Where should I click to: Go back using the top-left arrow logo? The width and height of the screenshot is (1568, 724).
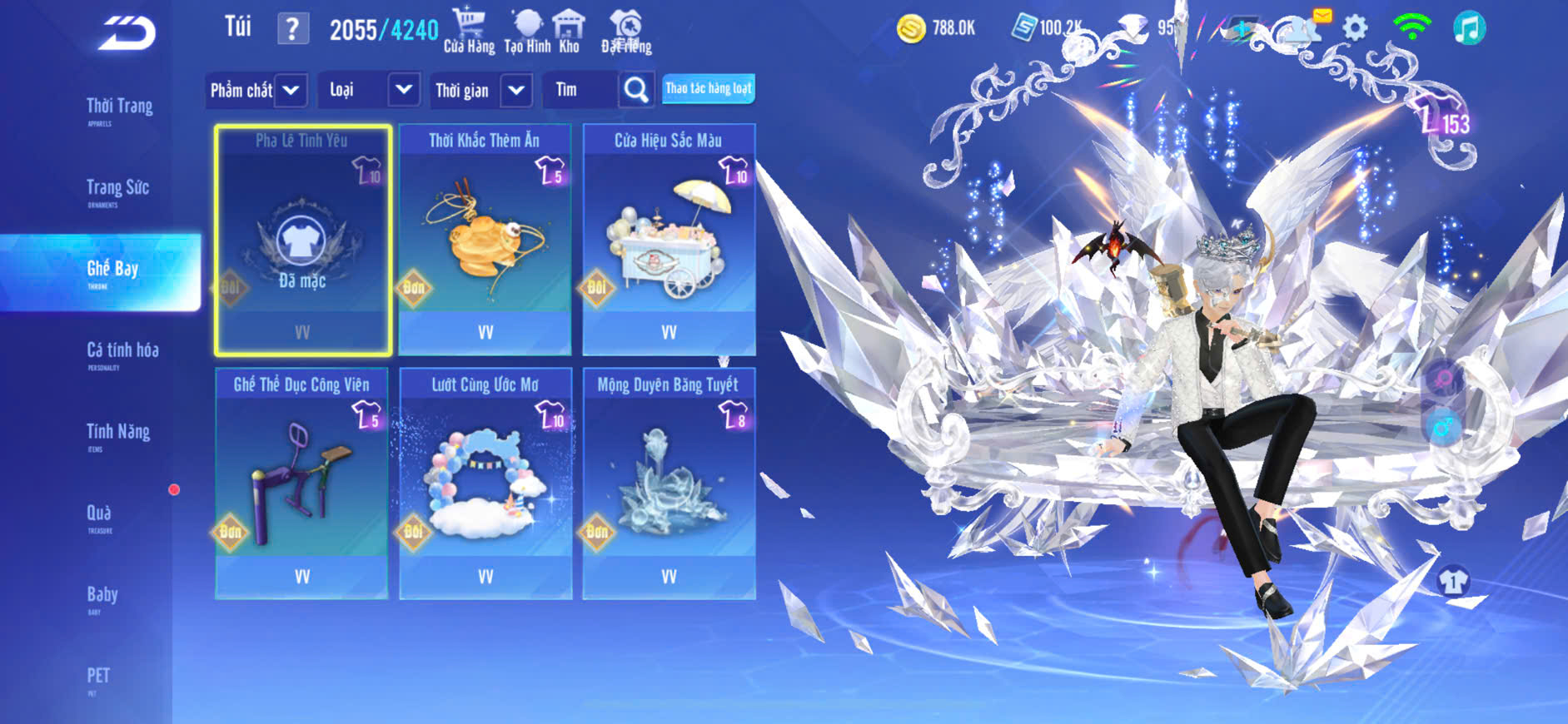(x=128, y=33)
